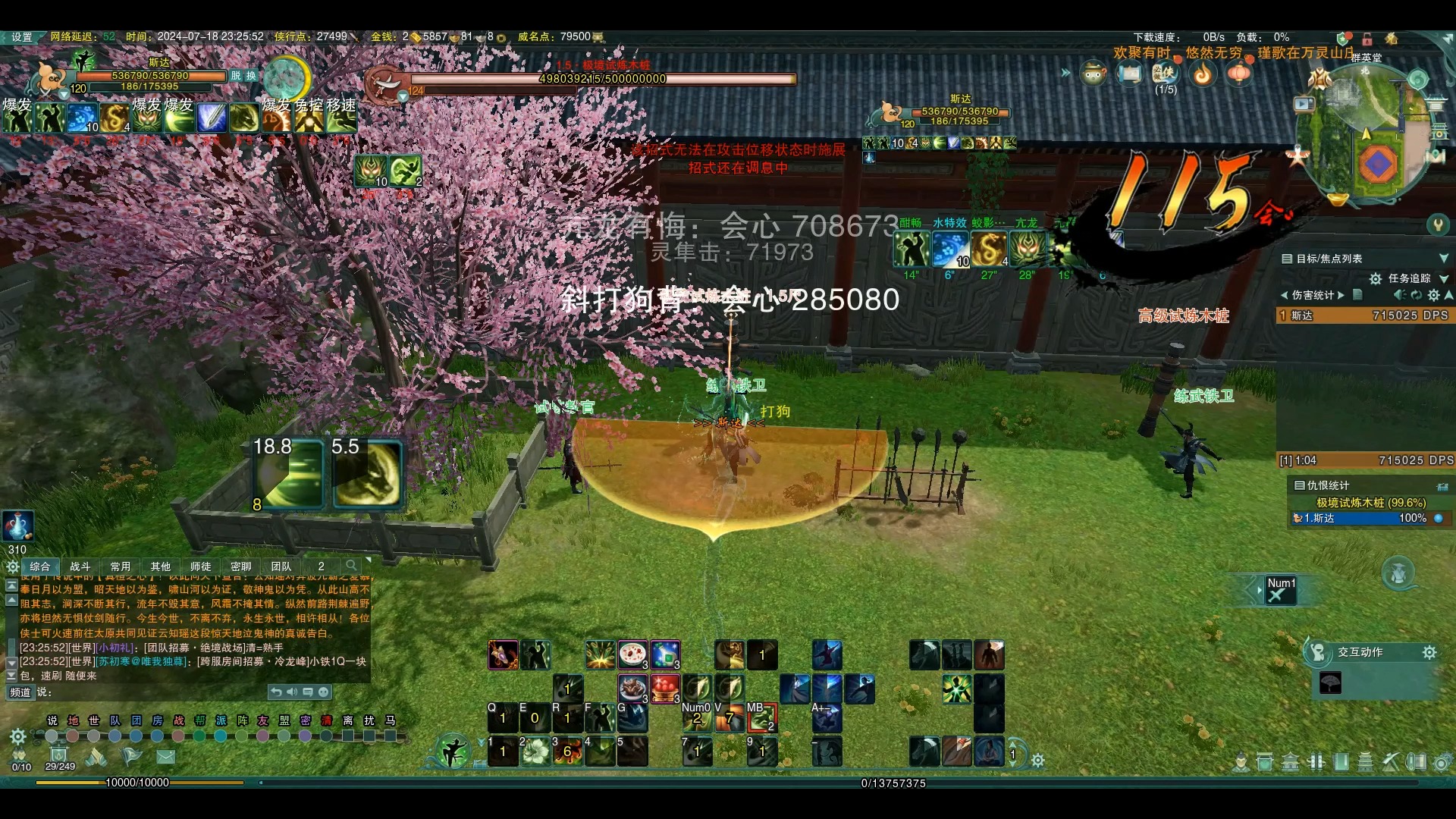
Task: Click the wrench tool button below minimap
Action: pyautogui.click(x=1438, y=224)
